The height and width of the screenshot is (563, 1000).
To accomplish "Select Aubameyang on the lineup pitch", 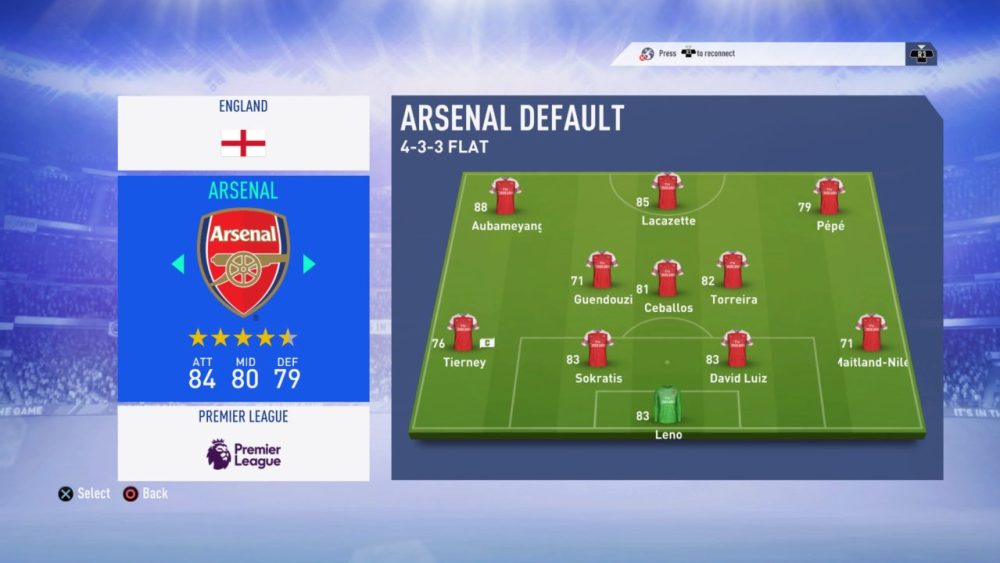I will click(x=505, y=197).
